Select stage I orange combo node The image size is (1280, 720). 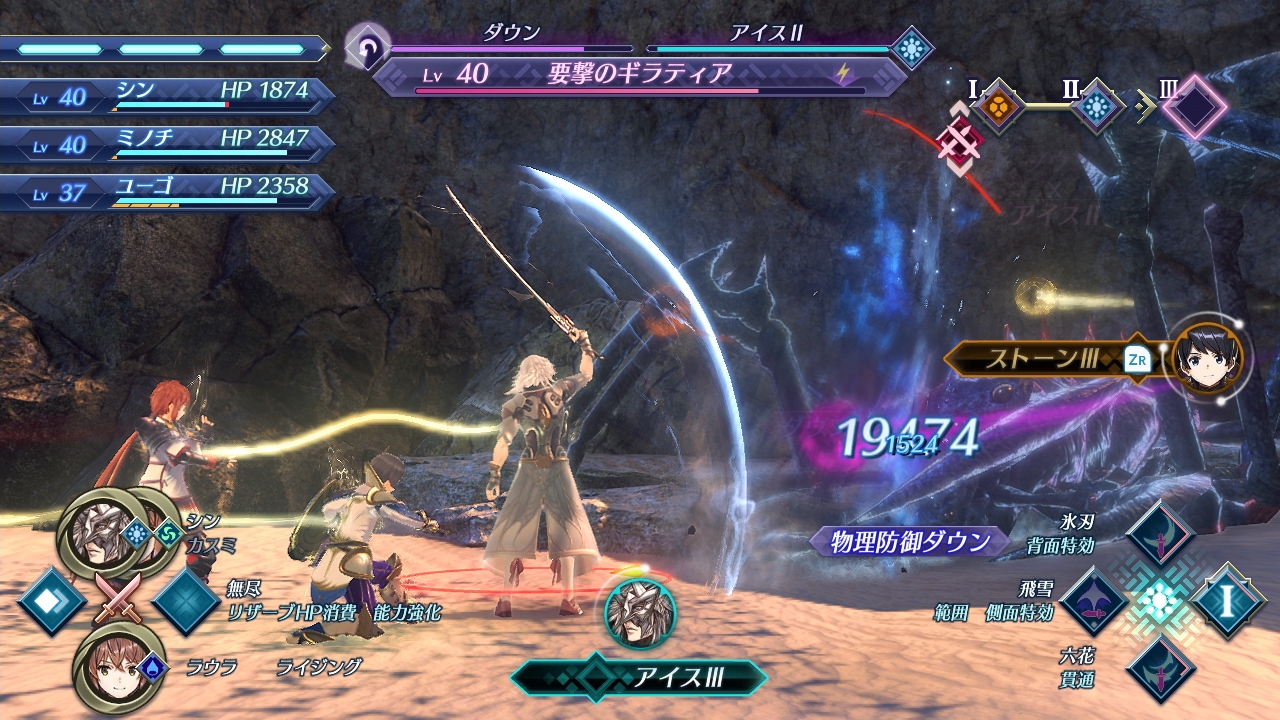(997, 104)
